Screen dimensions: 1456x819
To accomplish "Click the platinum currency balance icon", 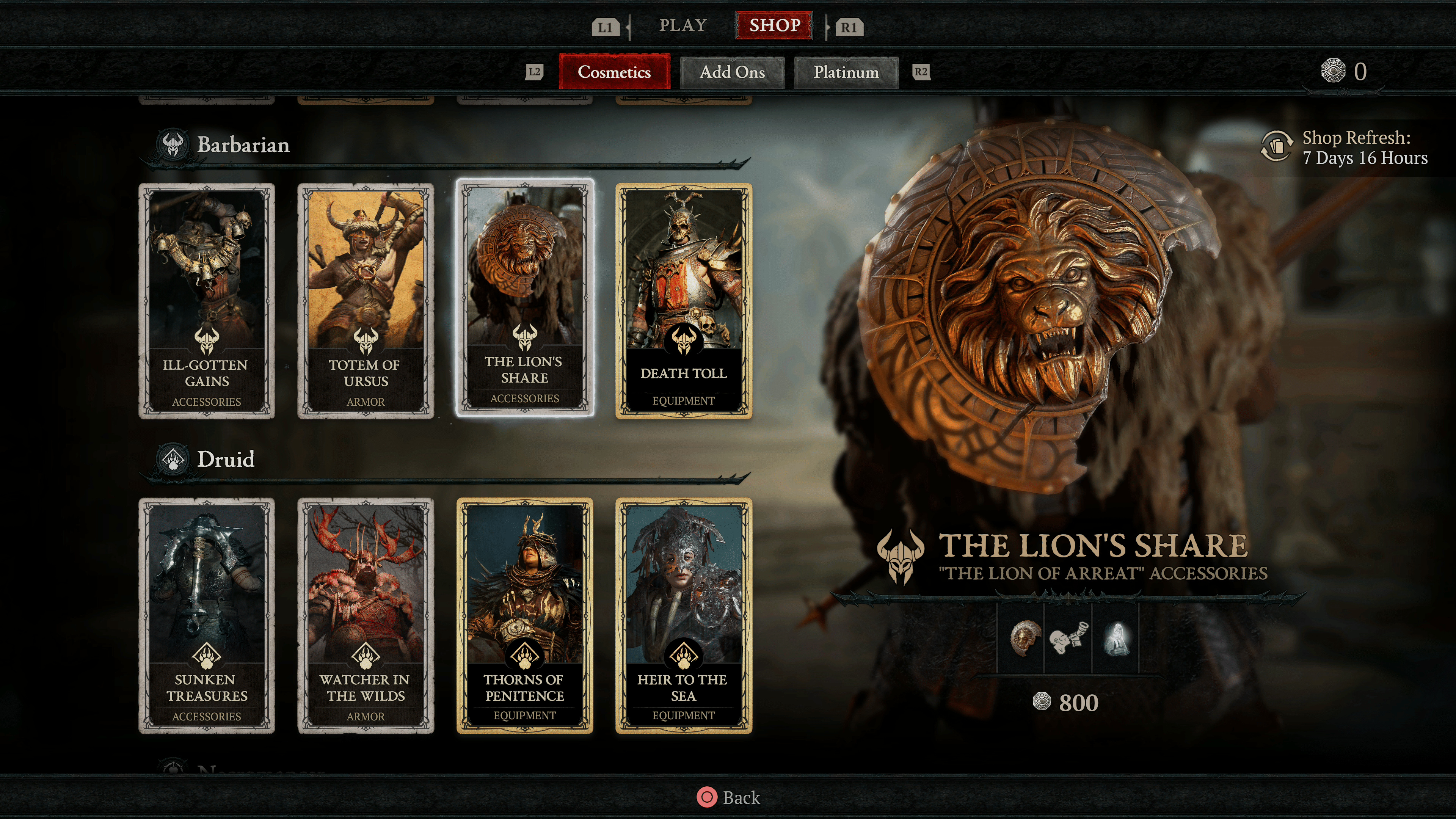I will pyautogui.click(x=1333, y=71).
